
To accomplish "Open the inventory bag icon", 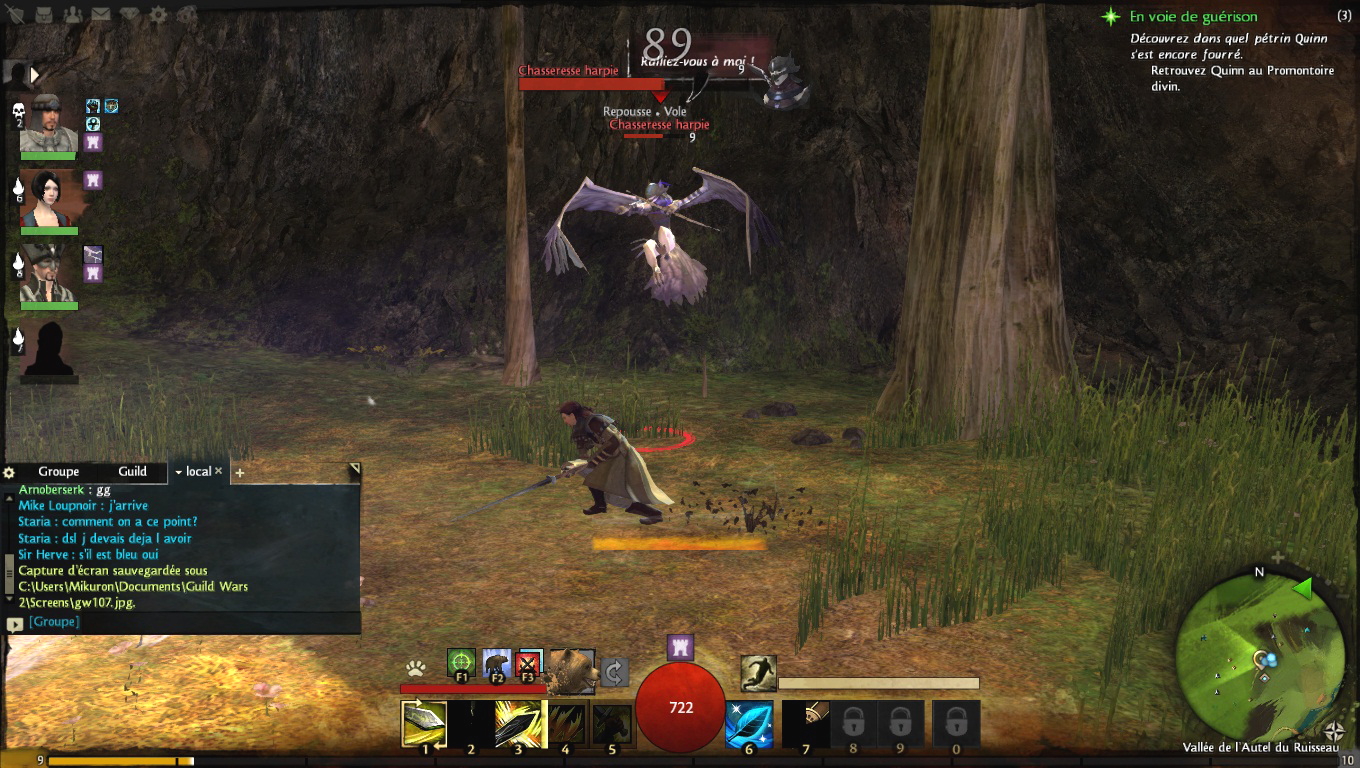I will (45, 15).
